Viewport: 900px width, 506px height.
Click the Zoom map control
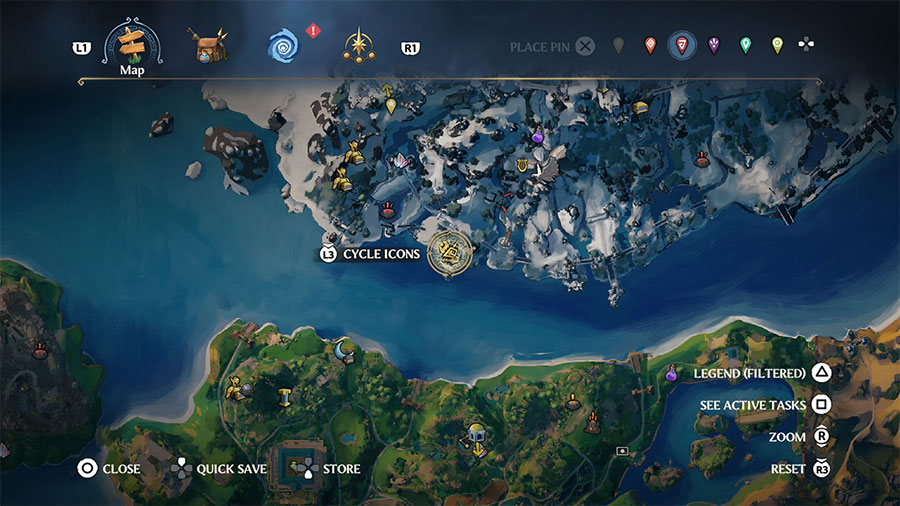(787, 437)
